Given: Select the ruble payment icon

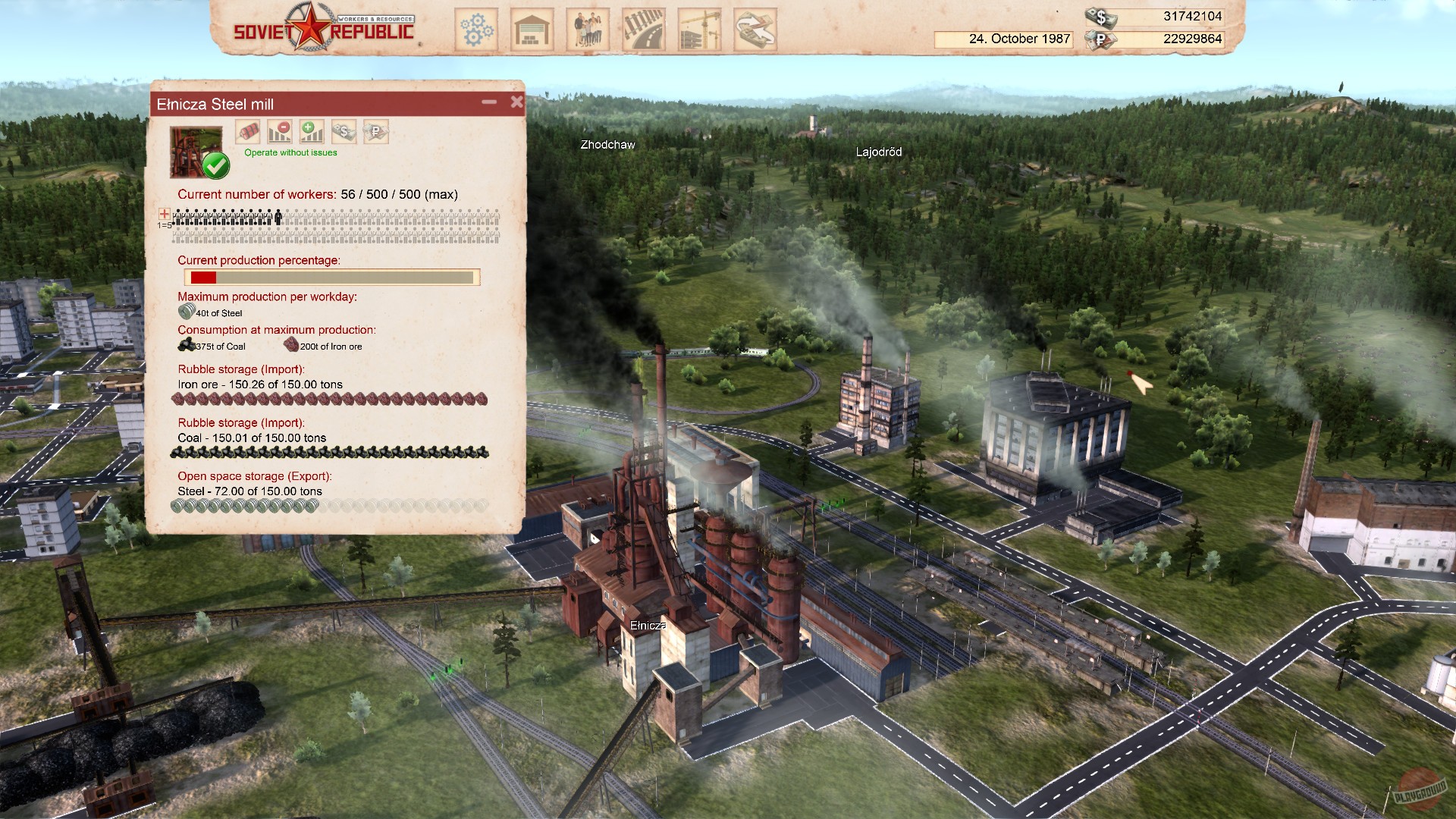Looking at the screenshot, I should tap(376, 131).
